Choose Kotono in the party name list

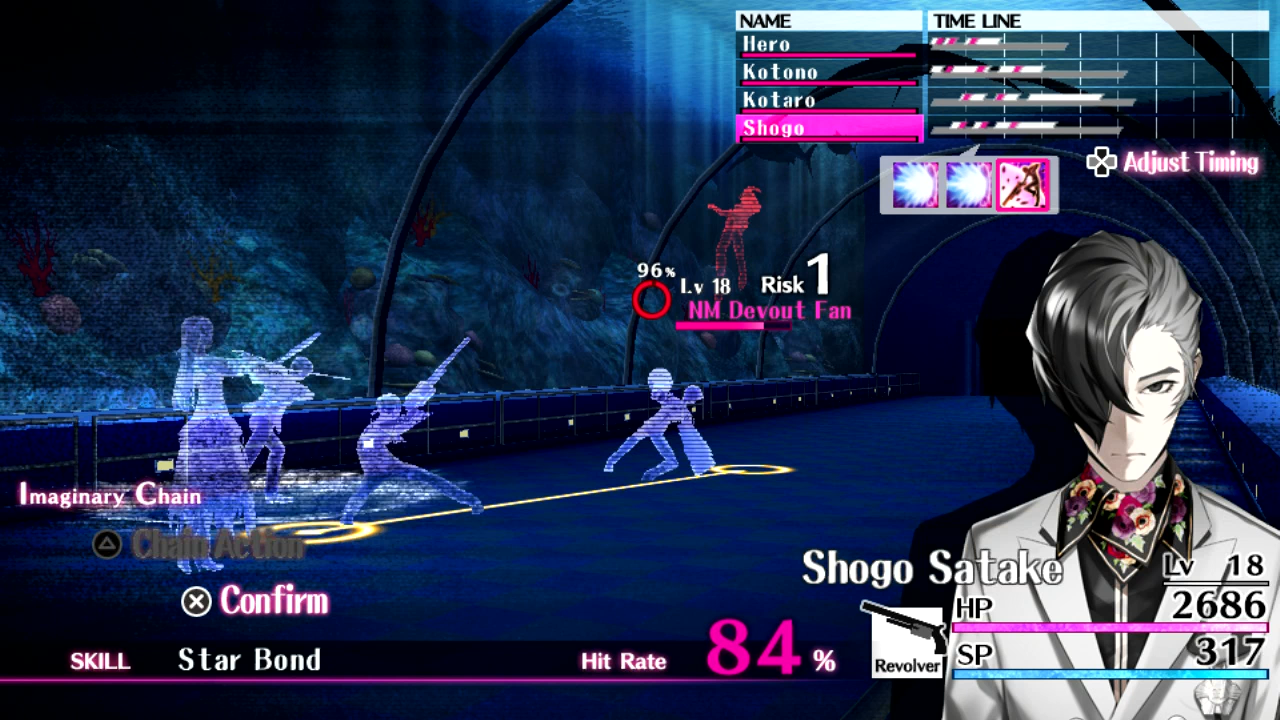coord(827,73)
